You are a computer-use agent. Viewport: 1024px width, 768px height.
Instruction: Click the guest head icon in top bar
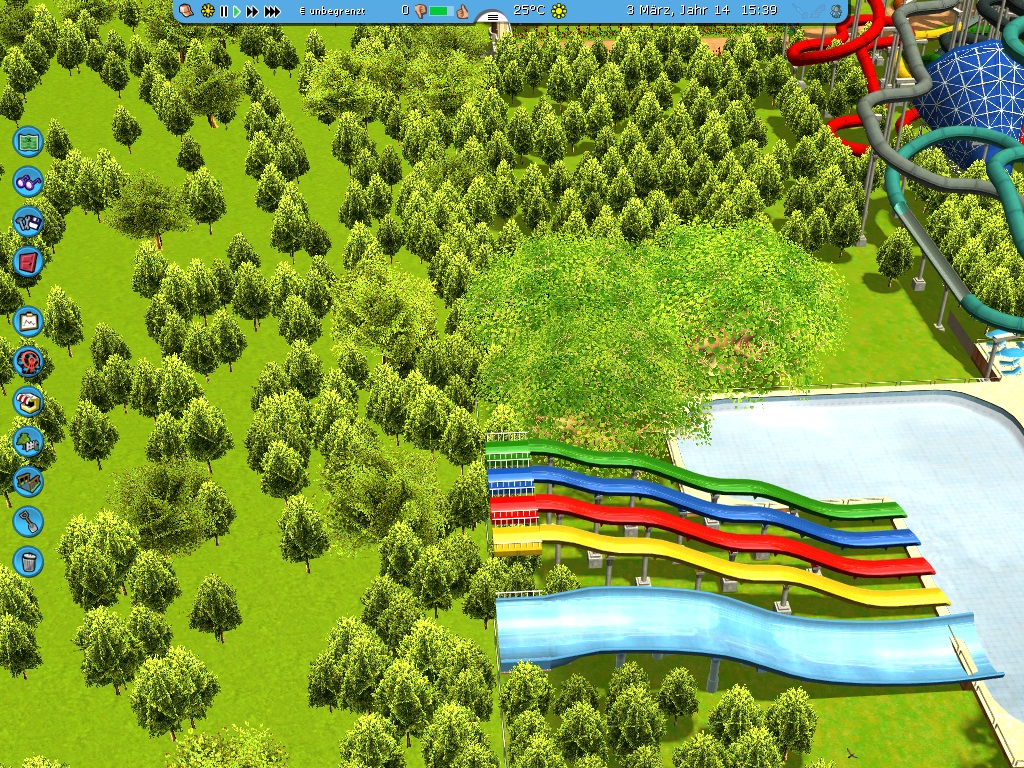[x=188, y=10]
